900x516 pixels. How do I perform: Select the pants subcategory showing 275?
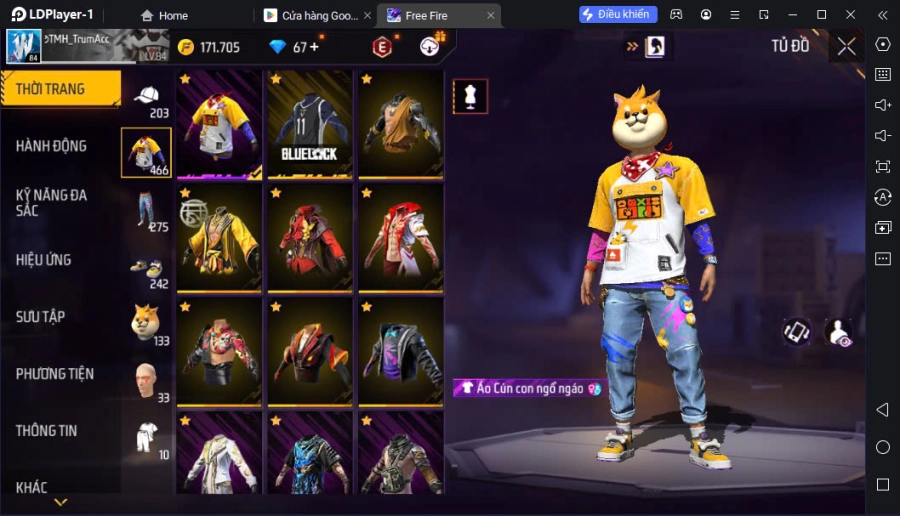pos(147,210)
